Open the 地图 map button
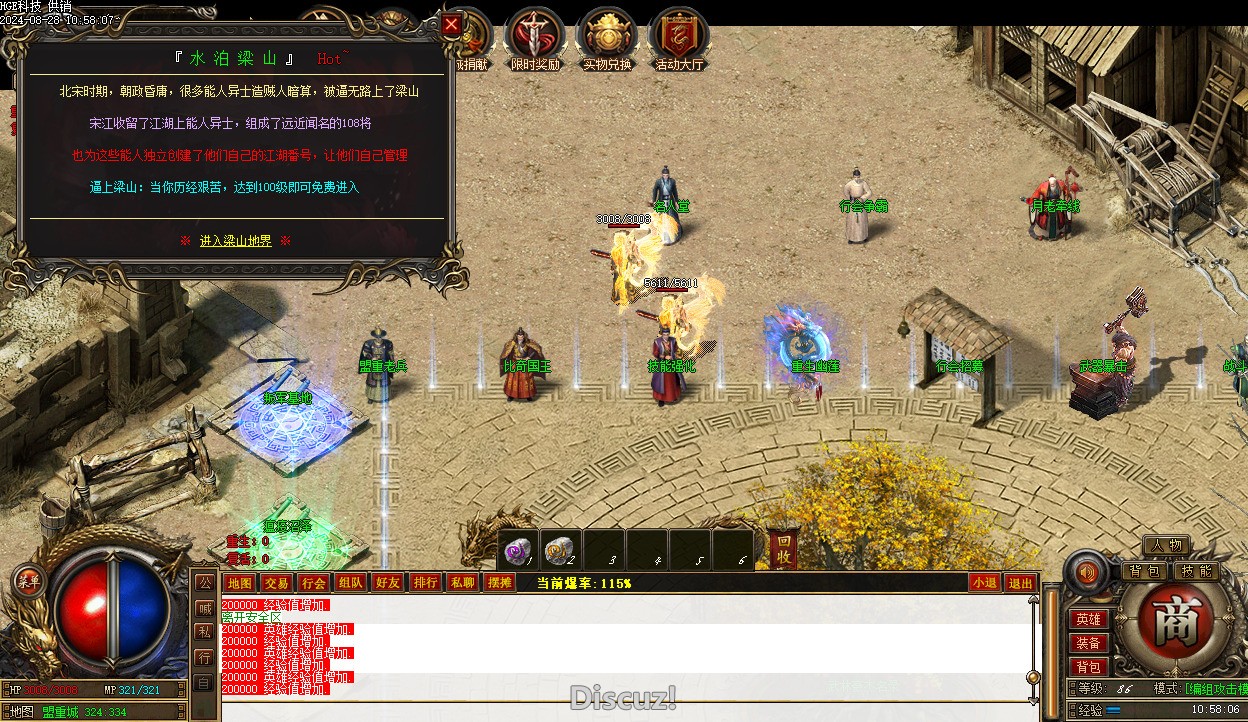 click(x=239, y=583)
